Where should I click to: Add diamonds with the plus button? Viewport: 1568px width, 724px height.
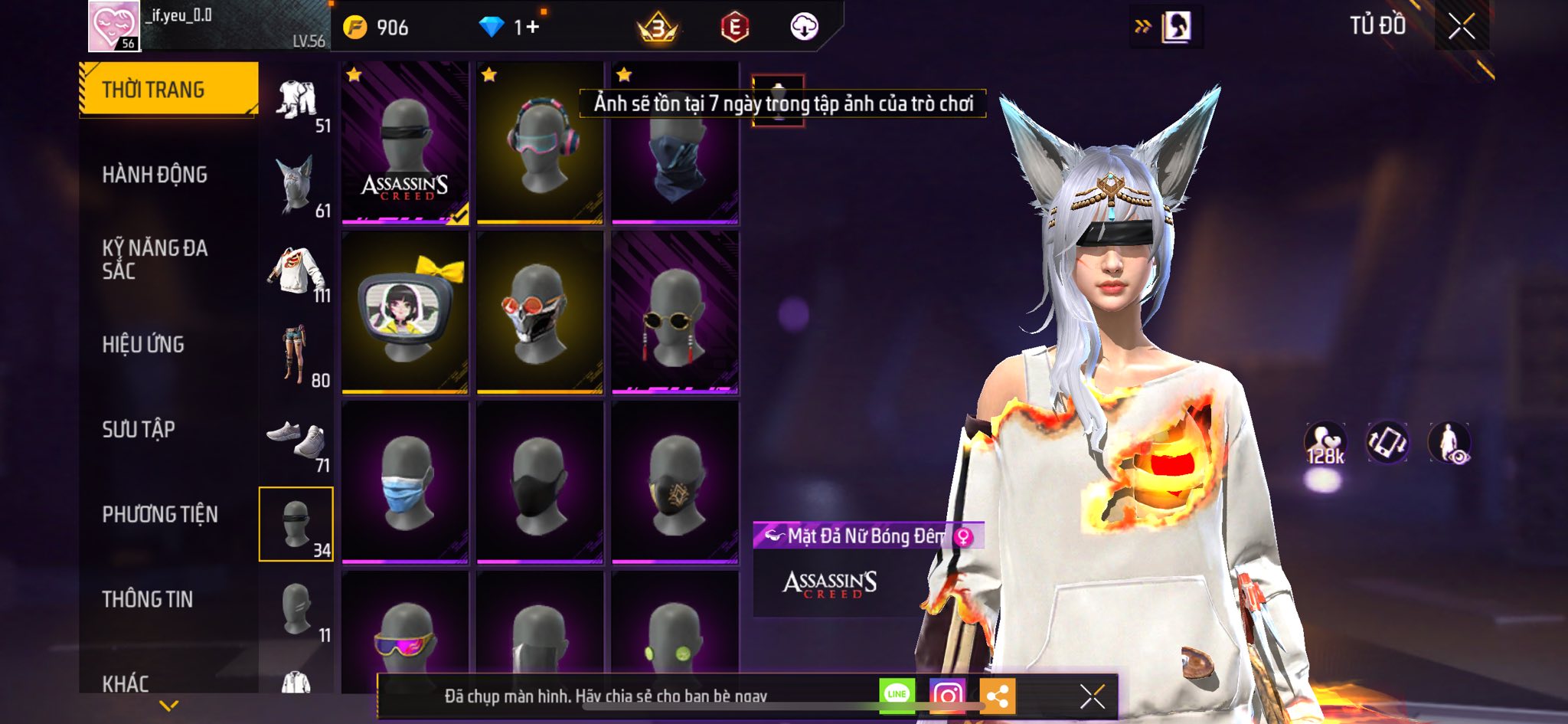pos(532,28)
